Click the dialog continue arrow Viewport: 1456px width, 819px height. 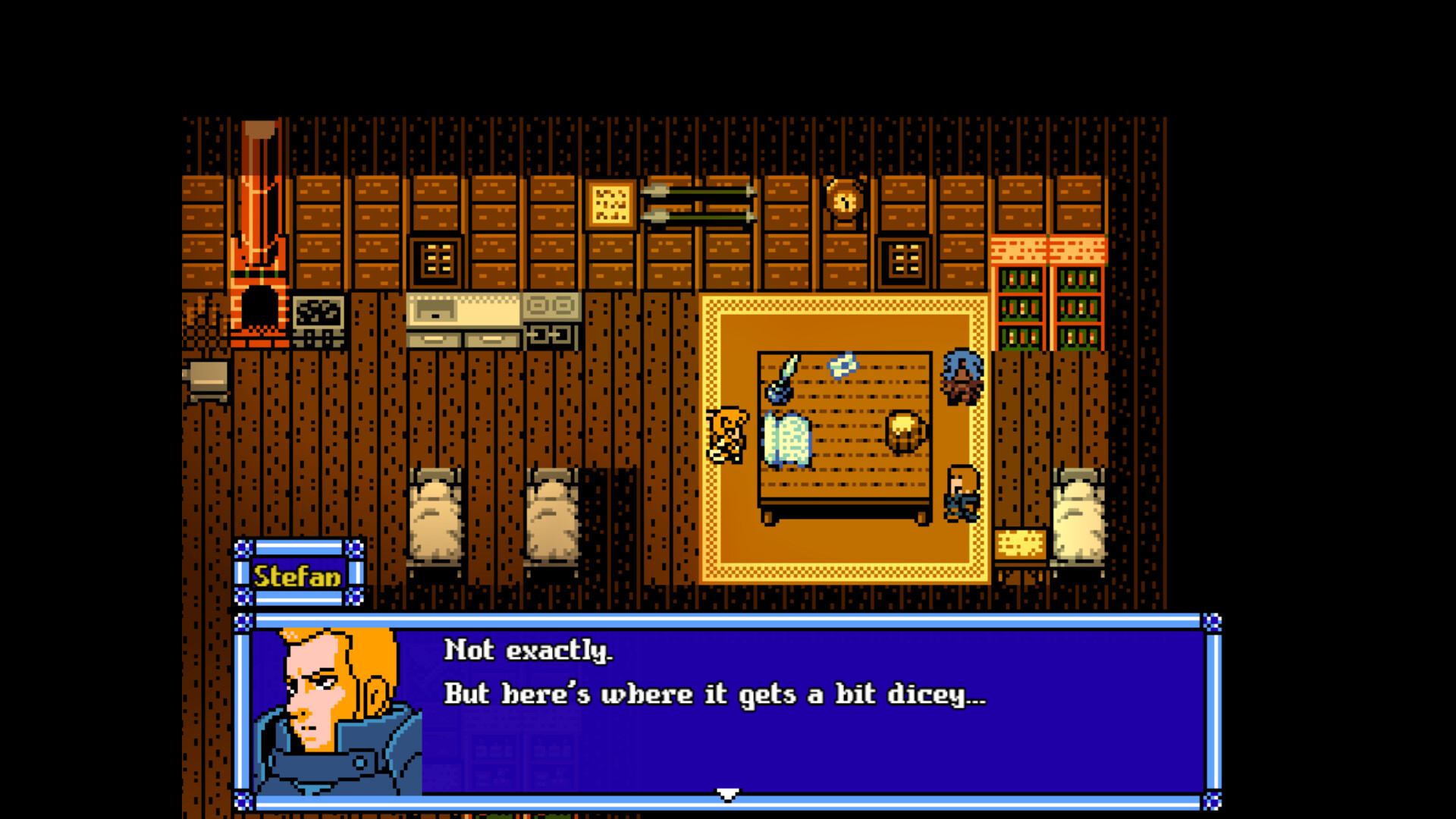[726, 792]
